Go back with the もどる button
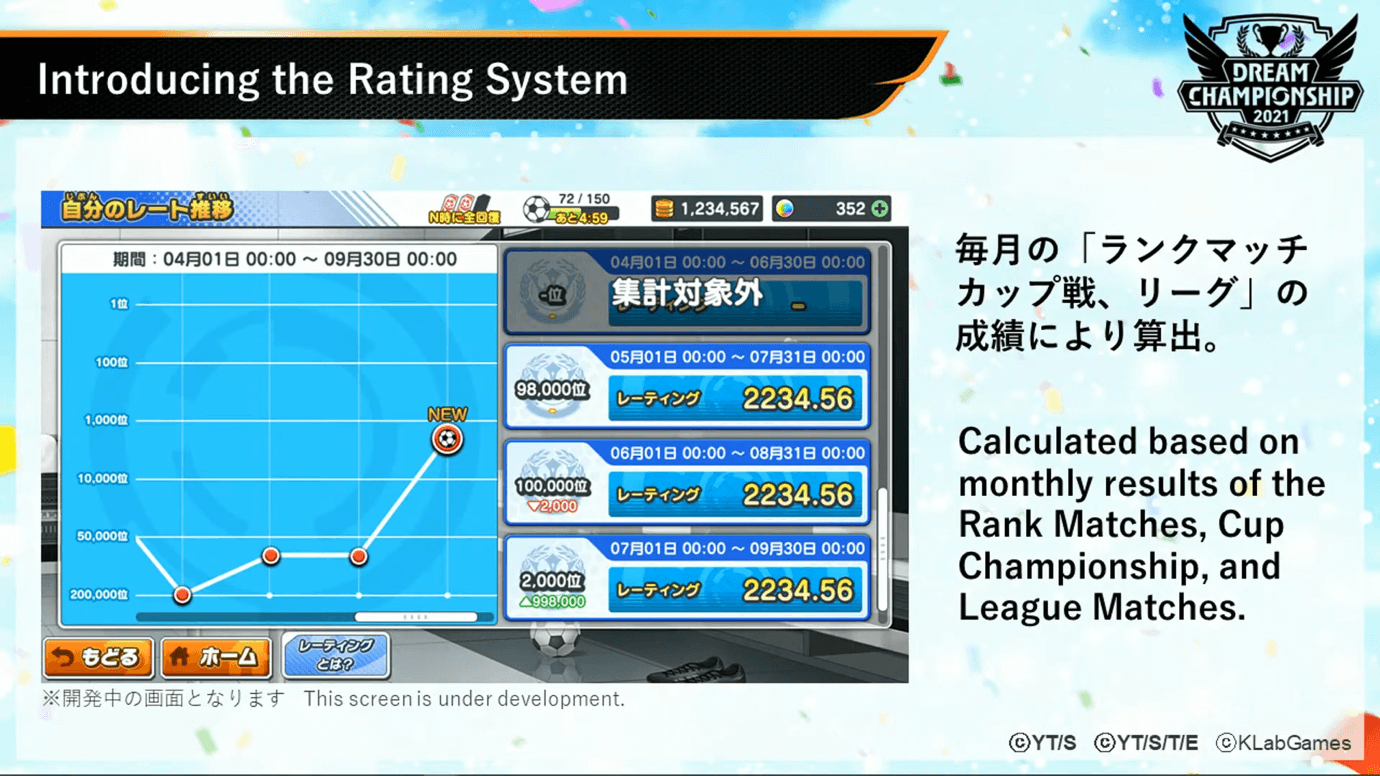This screenshot has height=776, width=1380. [98, 658]
